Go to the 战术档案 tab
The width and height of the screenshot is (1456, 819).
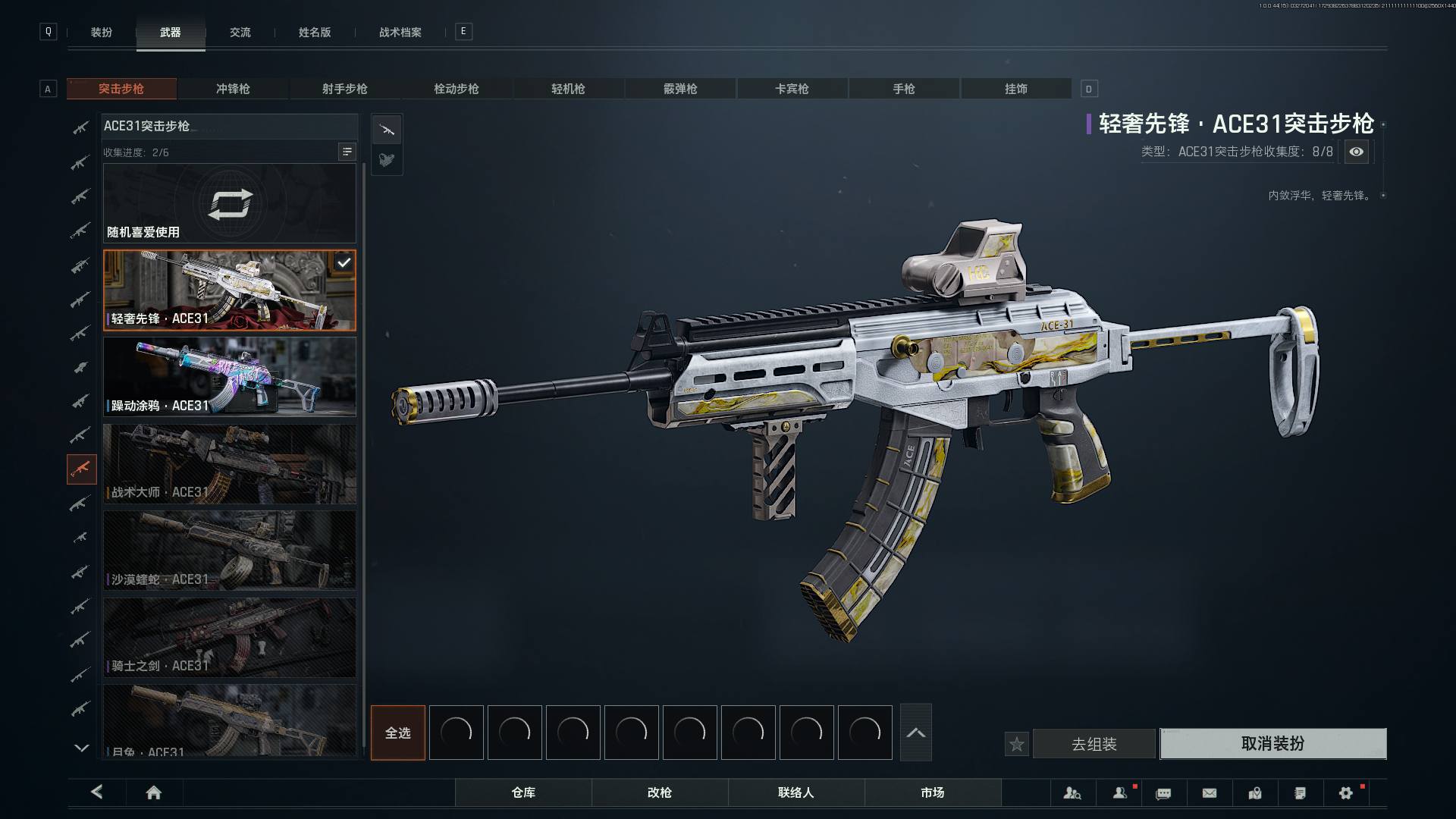[x=400, y=33]
